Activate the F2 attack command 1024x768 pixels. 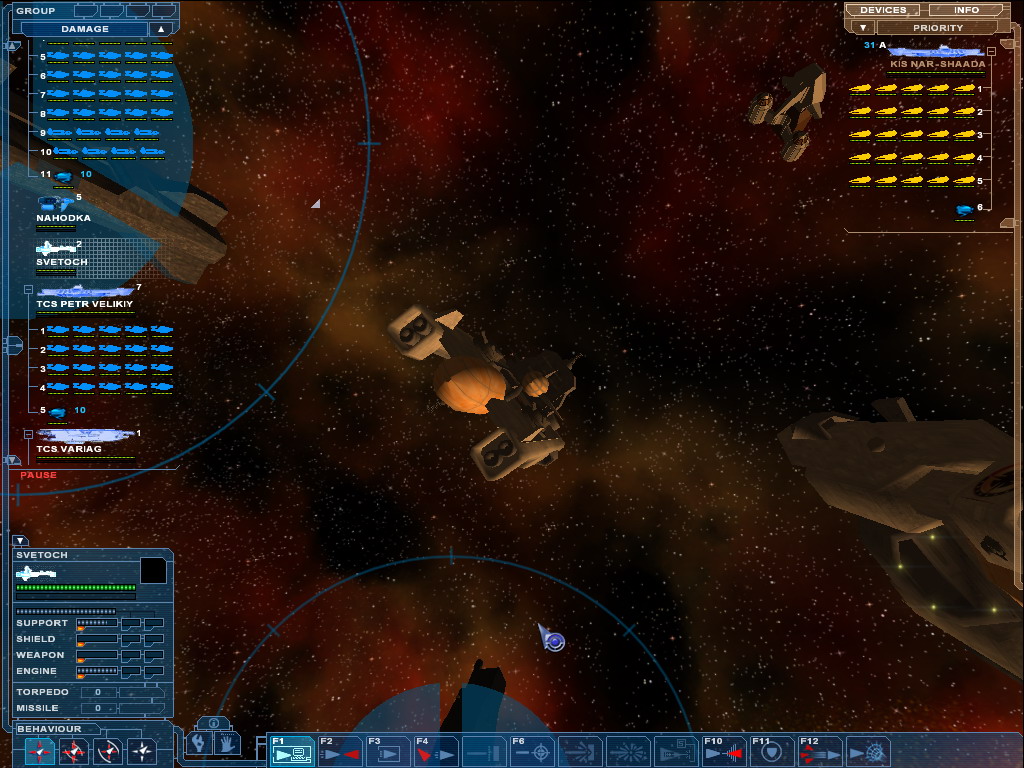340,750
